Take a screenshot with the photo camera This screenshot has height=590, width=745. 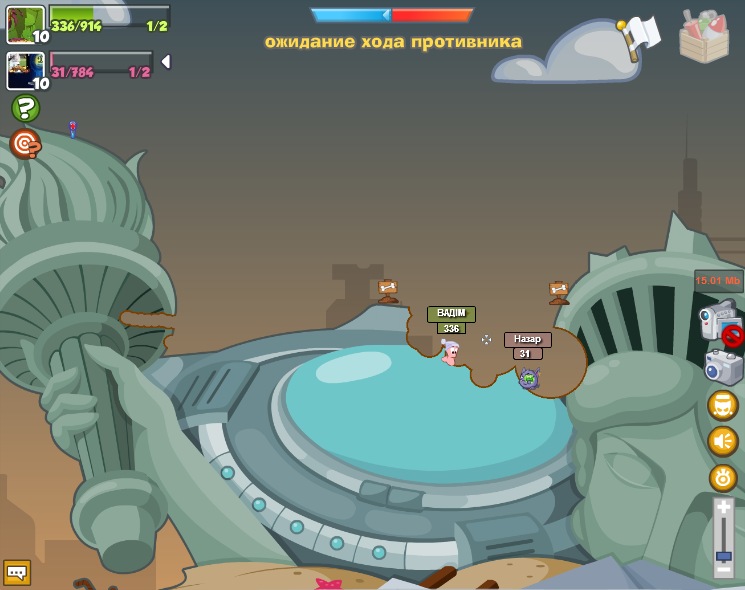coord(723,367)
